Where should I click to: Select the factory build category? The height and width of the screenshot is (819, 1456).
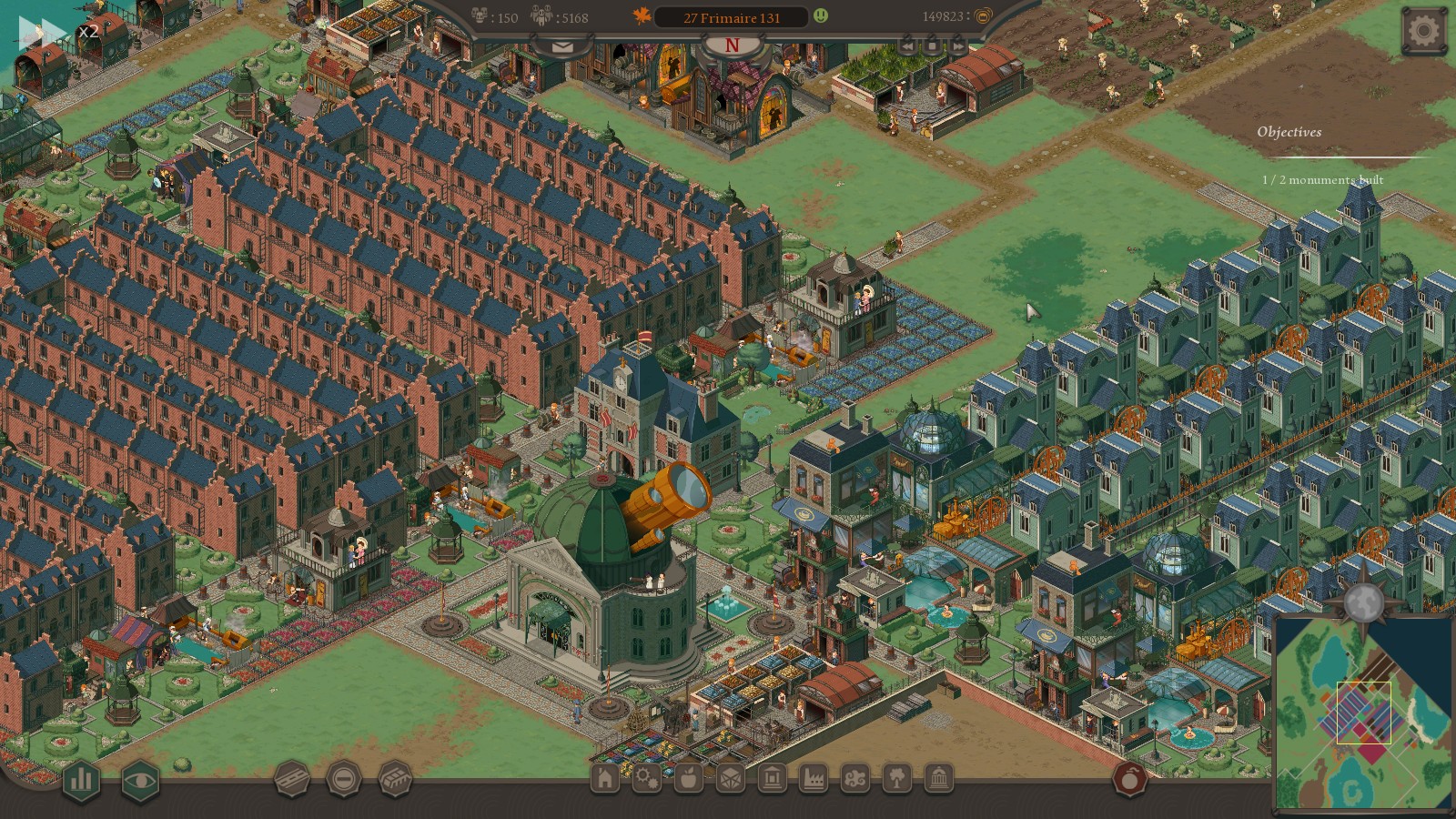814,778
